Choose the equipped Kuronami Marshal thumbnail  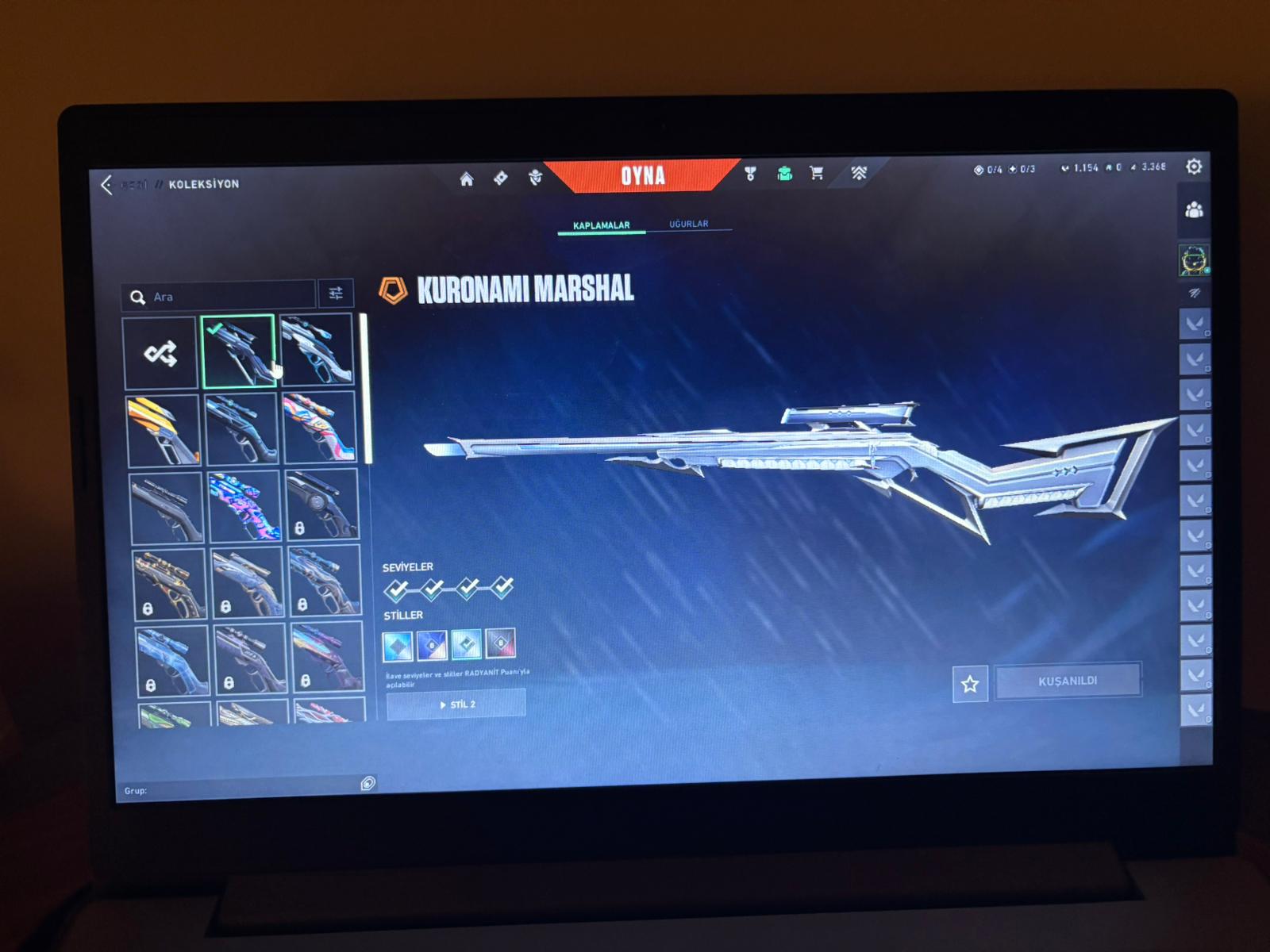point(238,351)
